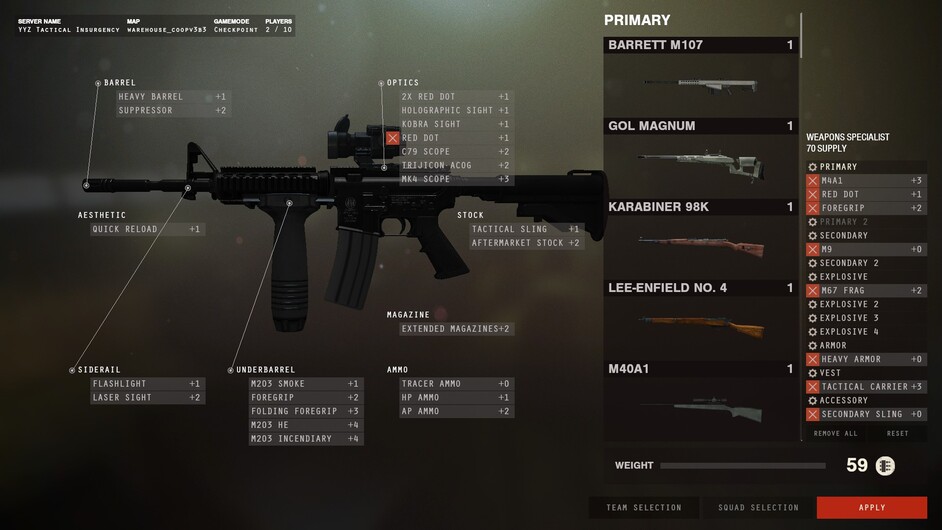Select the Lee-Enfield No. 4

click(x=700, y=319)
